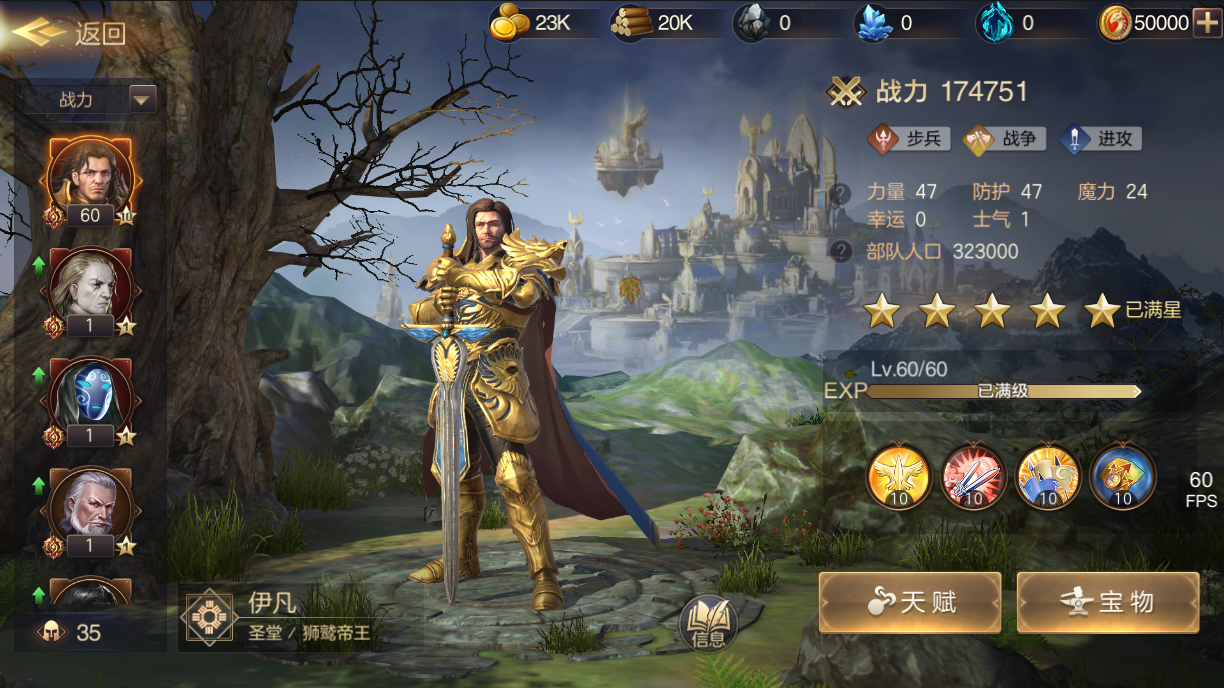View the red crossed swords skill
This screenshot has width=1224, height=688.
pyautogui.click(x=973, y=476)
